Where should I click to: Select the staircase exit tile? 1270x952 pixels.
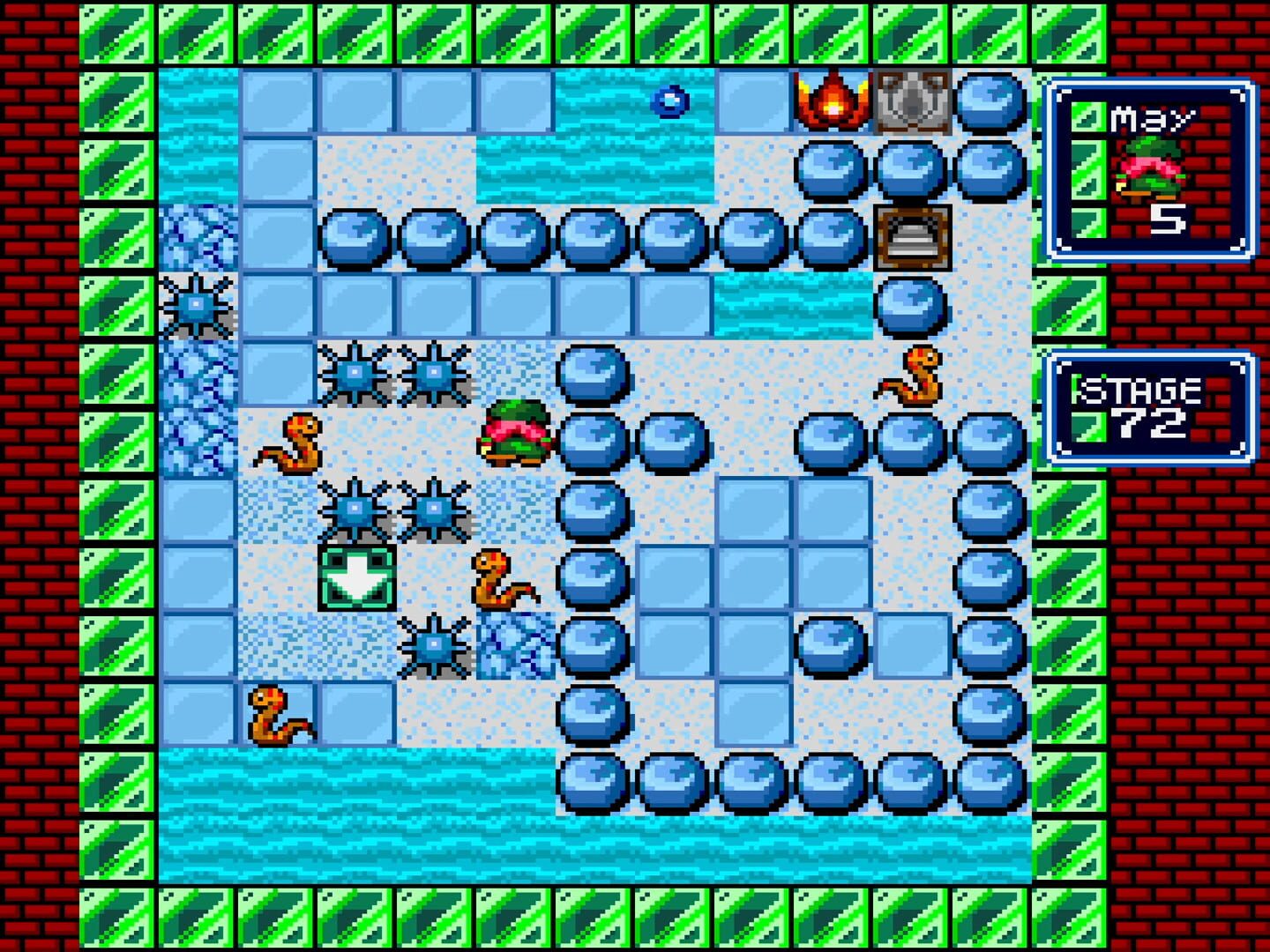[913, 236]
